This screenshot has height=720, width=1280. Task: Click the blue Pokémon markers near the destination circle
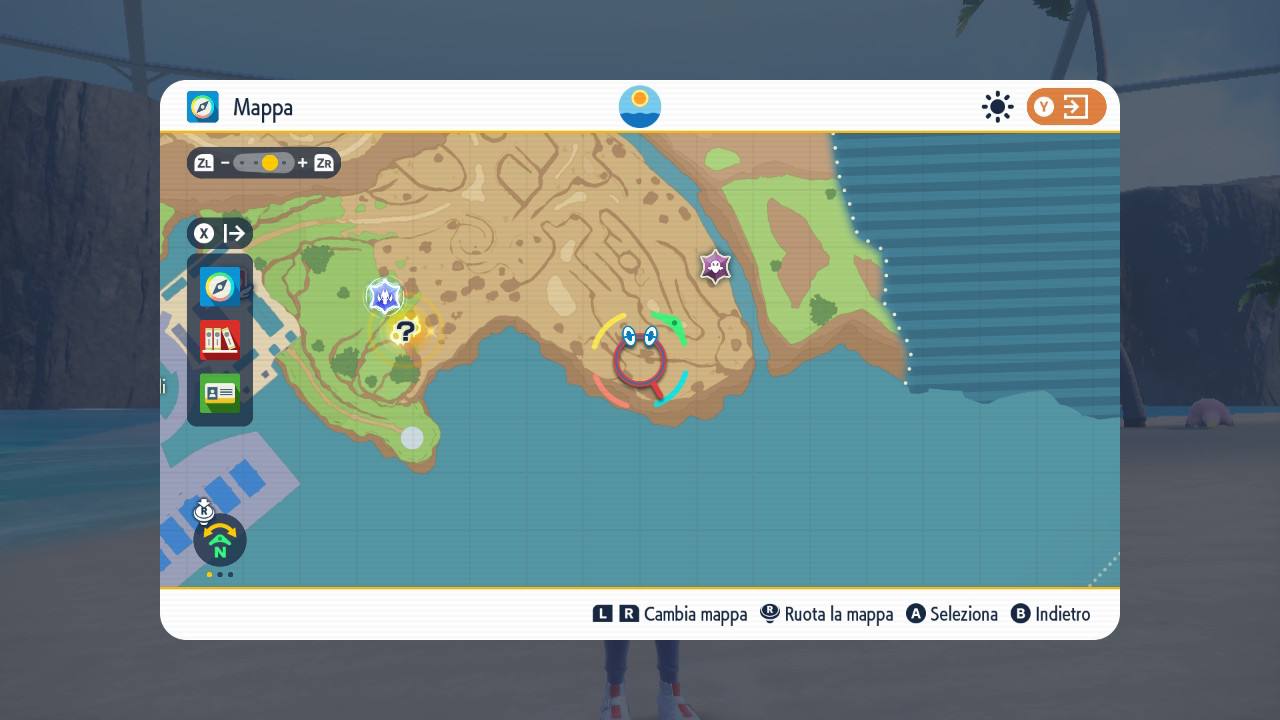[638, 335]
